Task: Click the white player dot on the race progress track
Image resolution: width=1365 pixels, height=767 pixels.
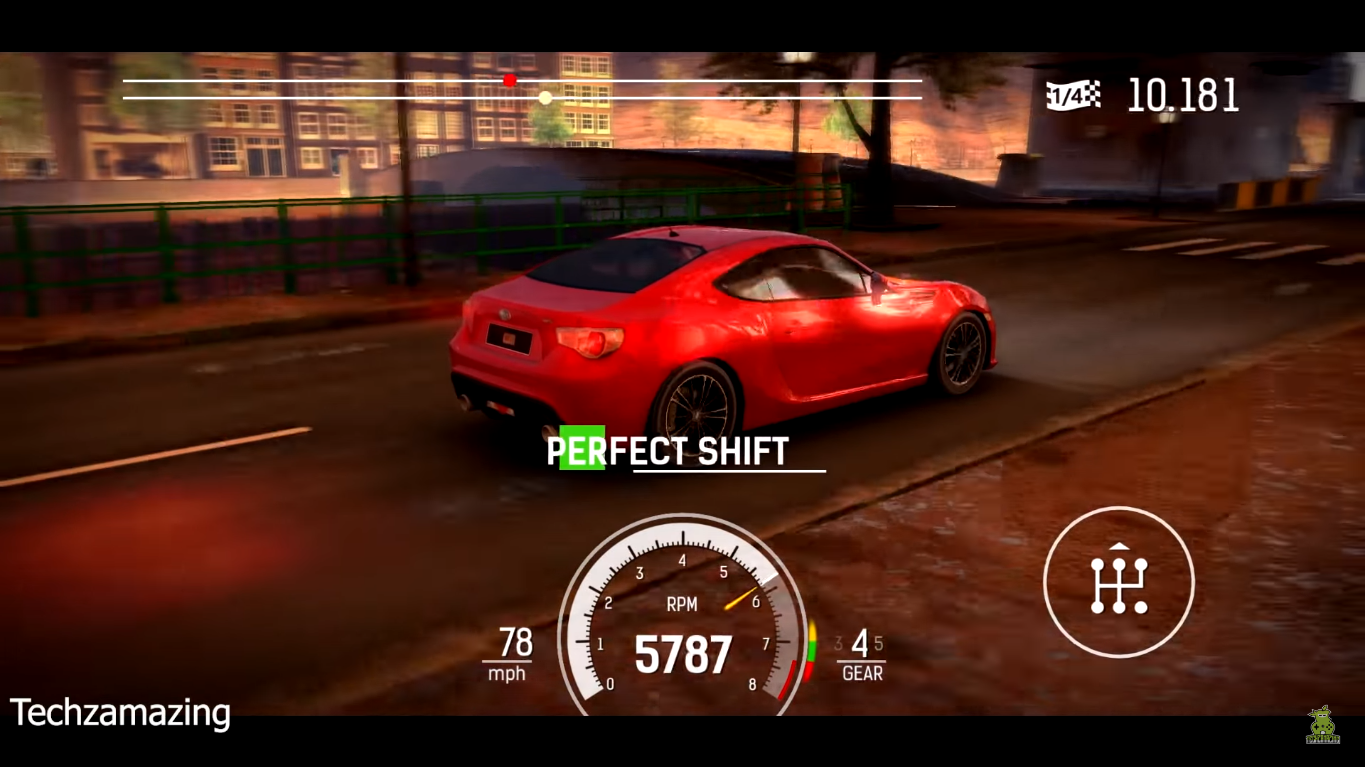Action: coord(545,97)
